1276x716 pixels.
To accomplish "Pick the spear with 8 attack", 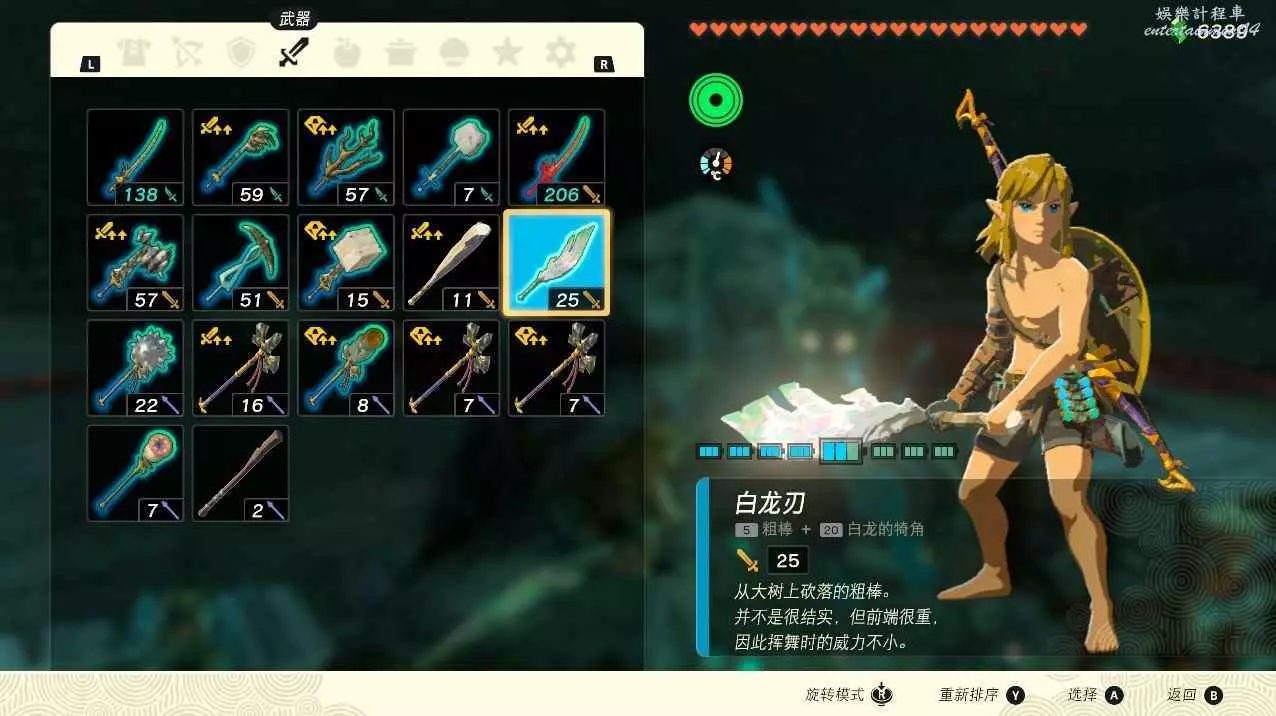I will tap(346, 368).
